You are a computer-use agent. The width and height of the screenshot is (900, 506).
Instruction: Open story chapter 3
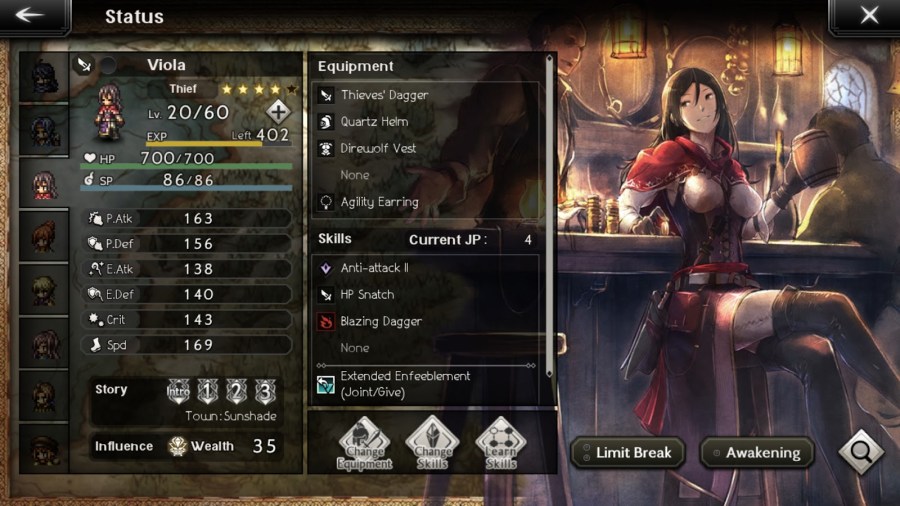pyautogui.click(x=263, y=391)
